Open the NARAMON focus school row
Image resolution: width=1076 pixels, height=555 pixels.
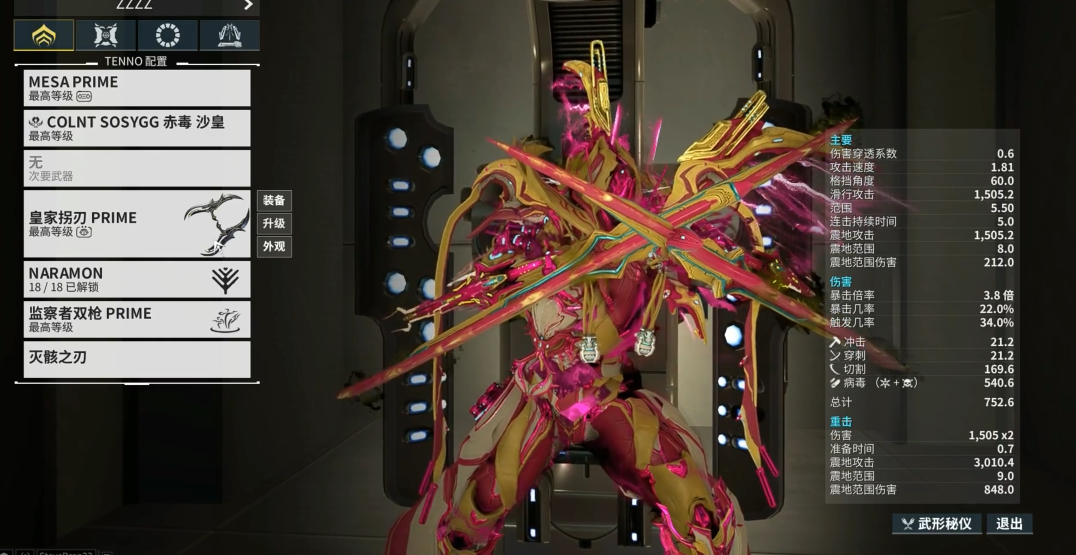(137, 279)
